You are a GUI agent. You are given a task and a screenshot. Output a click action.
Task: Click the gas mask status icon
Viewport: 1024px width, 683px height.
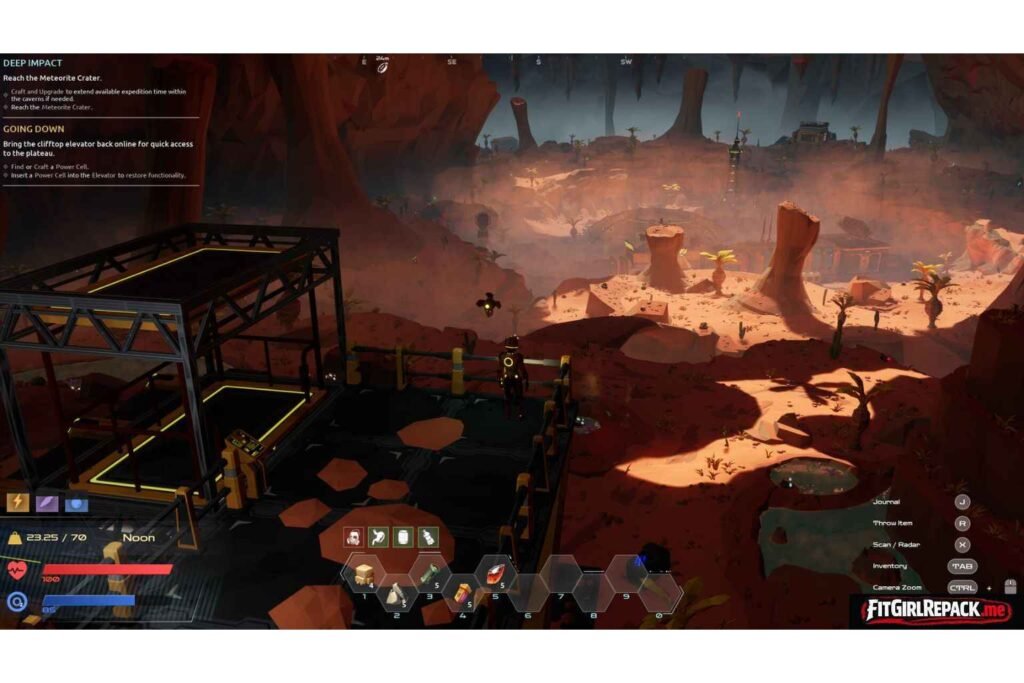pos(353,537)
